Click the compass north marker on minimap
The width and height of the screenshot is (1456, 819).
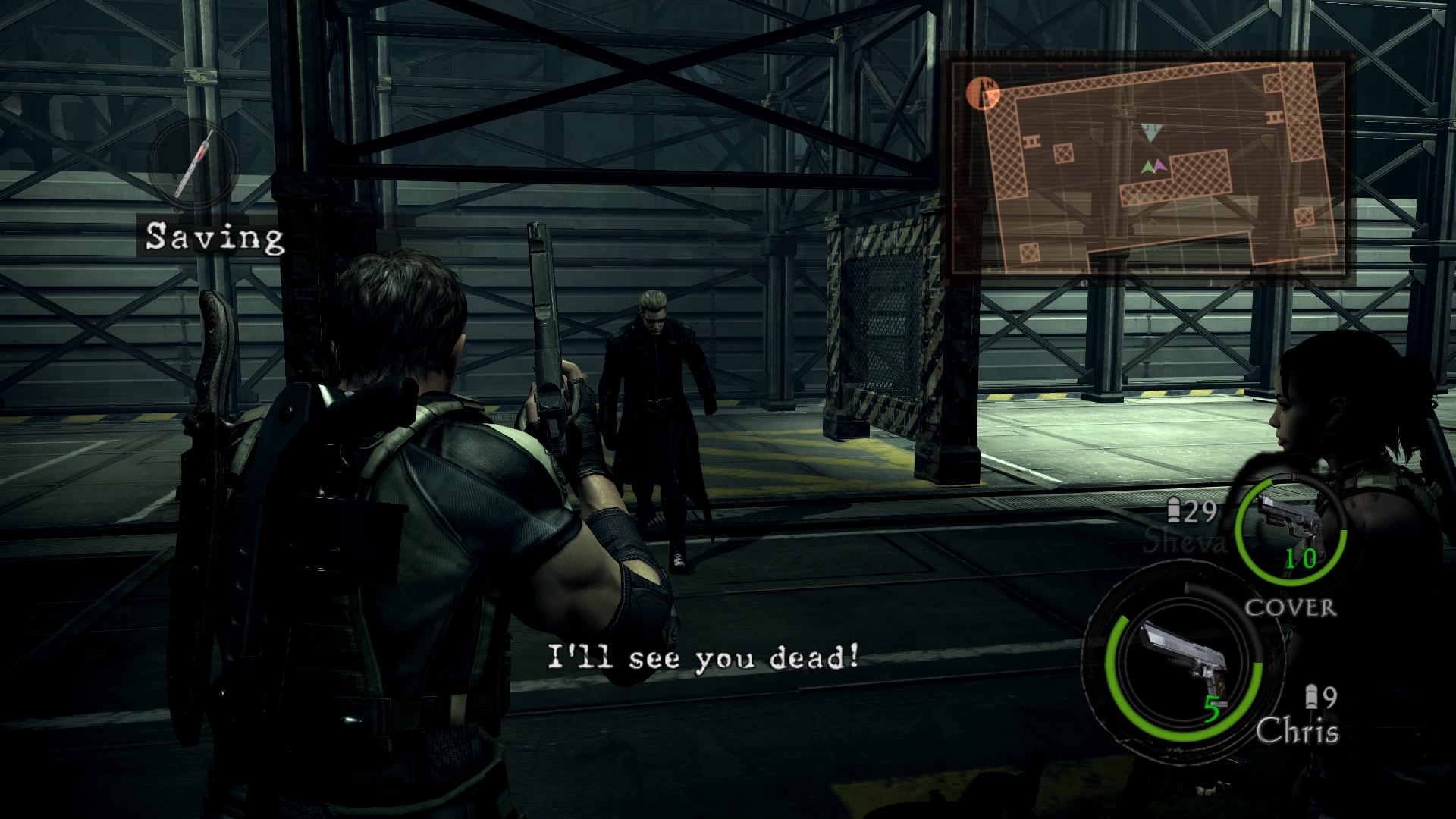983,93
